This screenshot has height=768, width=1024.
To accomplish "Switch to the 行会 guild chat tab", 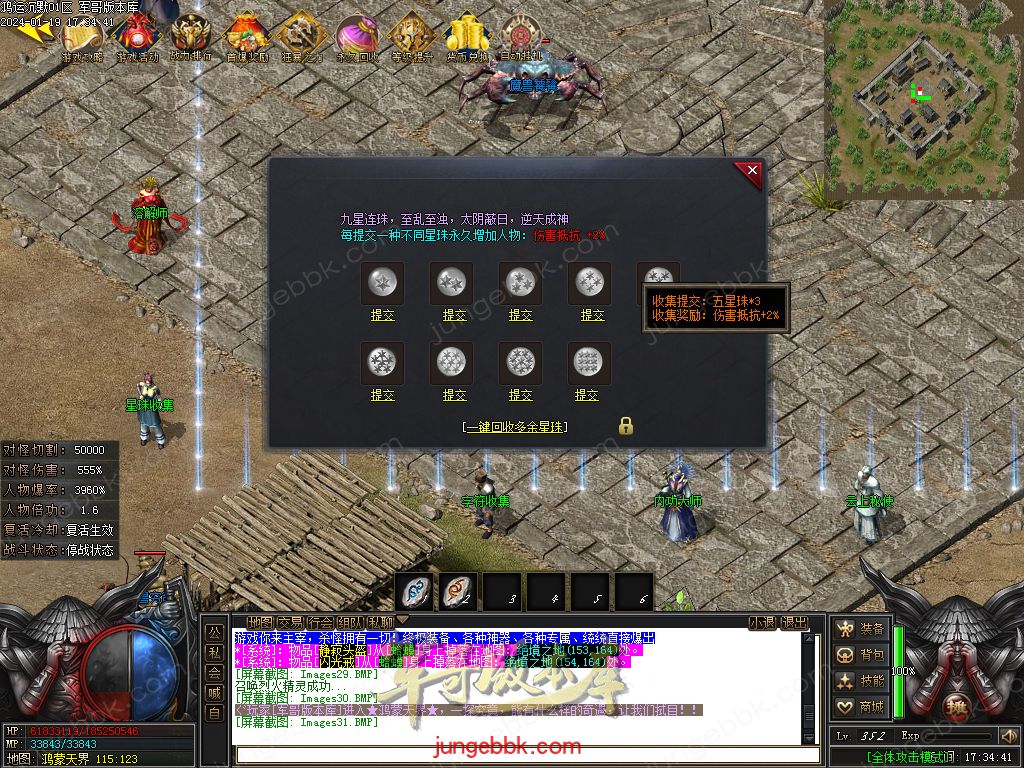I will point(320,623).
